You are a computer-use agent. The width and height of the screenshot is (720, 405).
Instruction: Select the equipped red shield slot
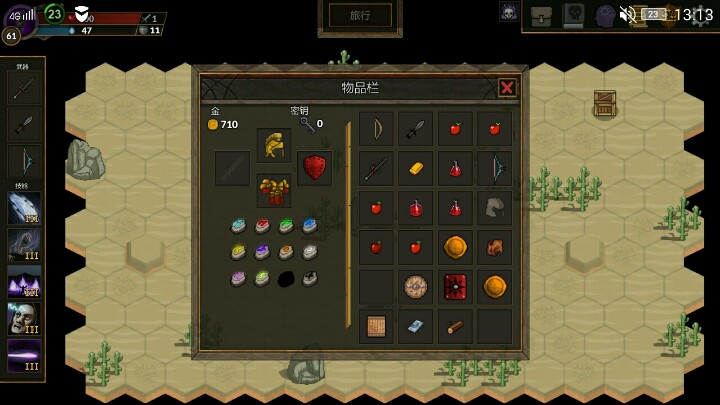point(315,167)
